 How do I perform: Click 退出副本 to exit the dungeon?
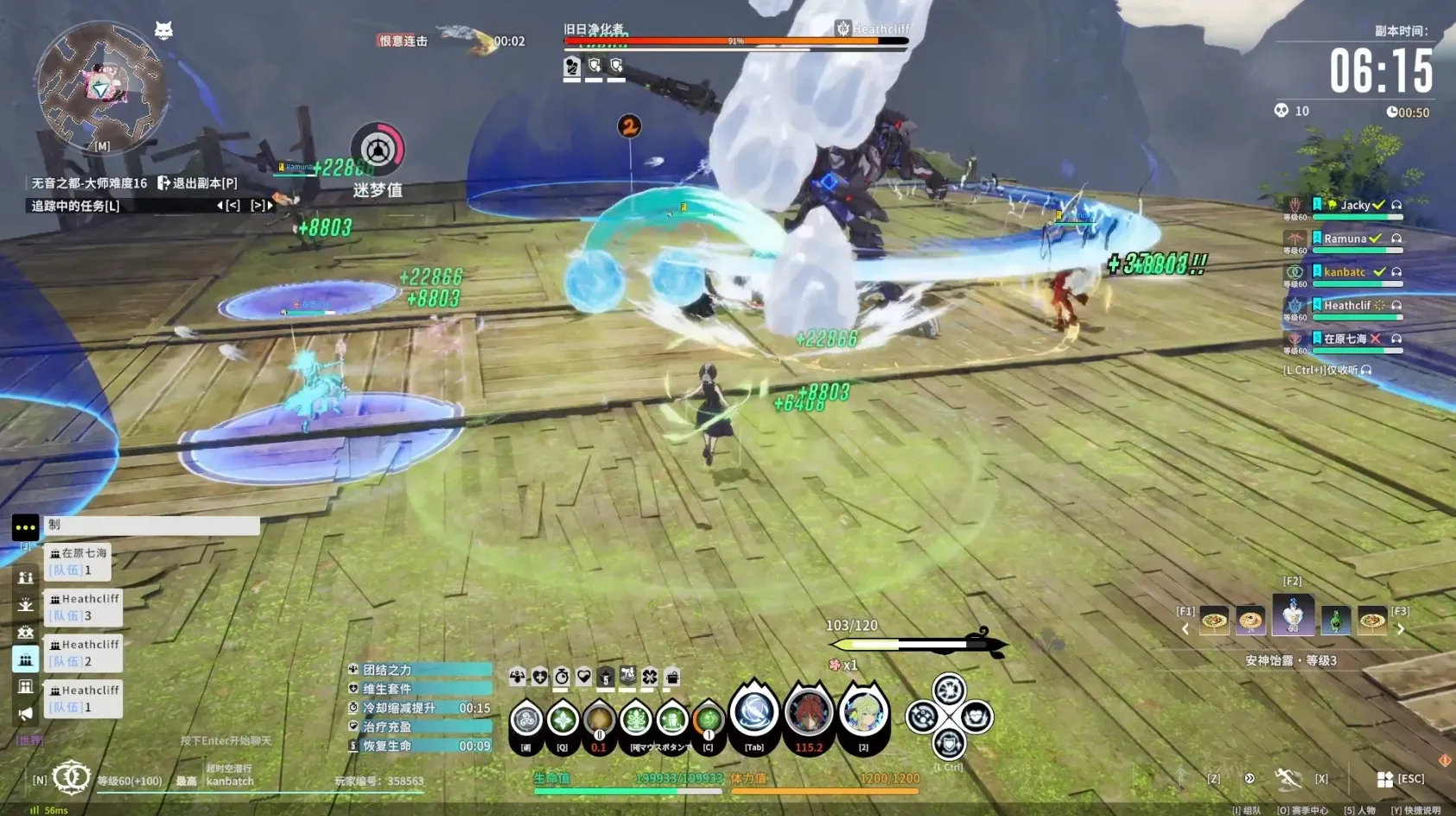[197, 183]
